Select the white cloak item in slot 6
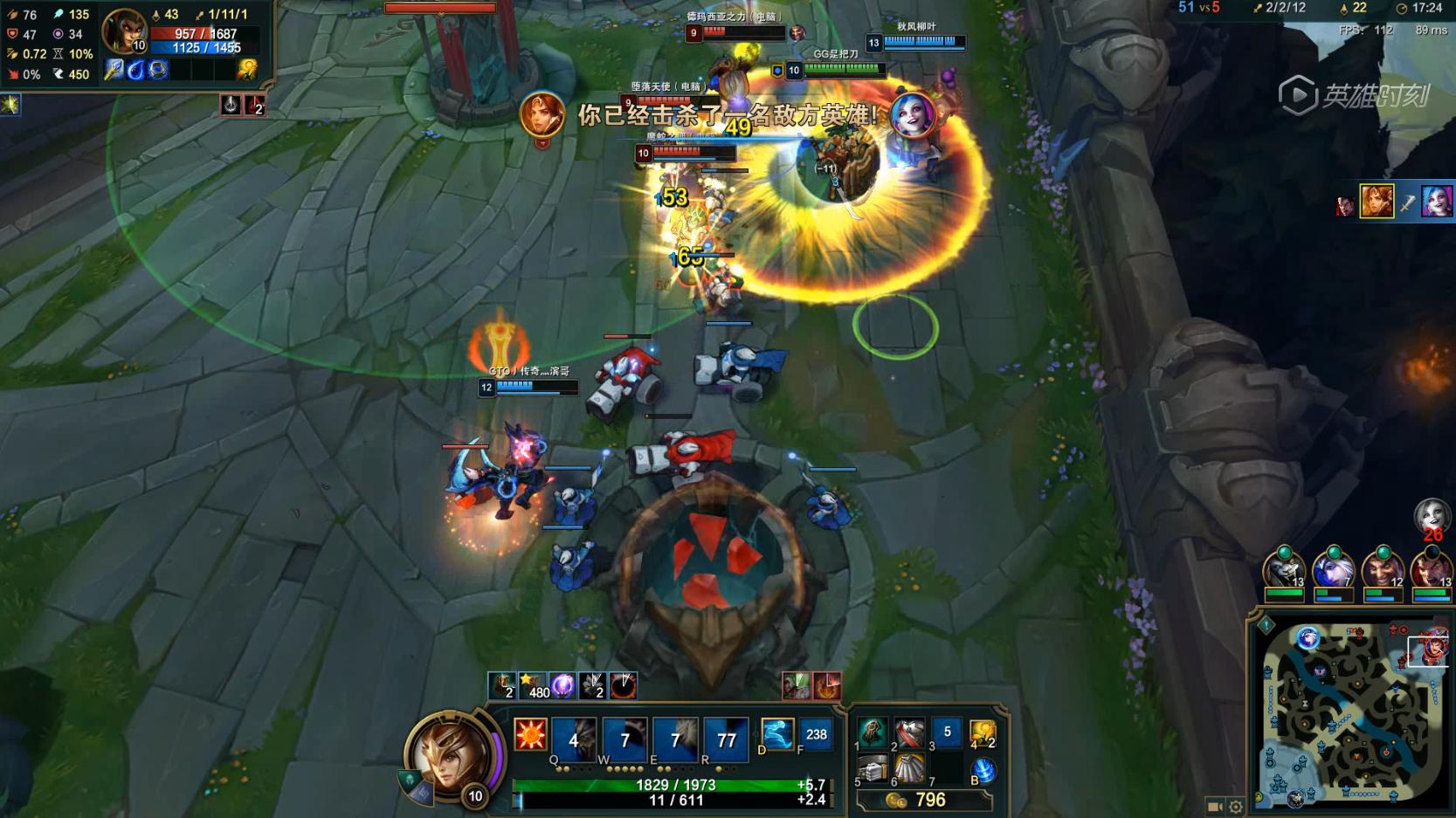Screen dimensions: 1456x818 point(909,770)
